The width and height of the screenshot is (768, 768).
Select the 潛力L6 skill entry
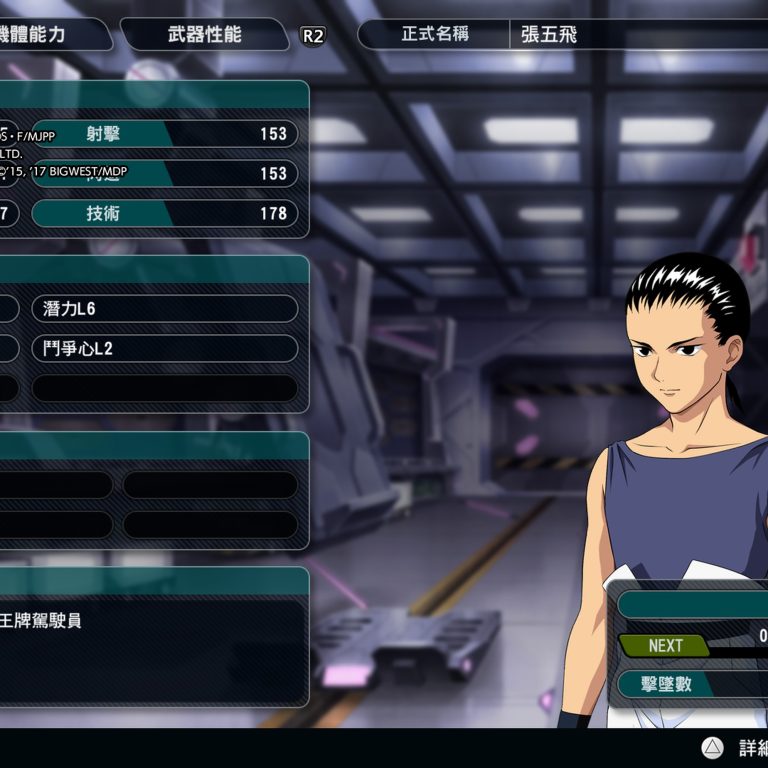click(x=165, y=308)
